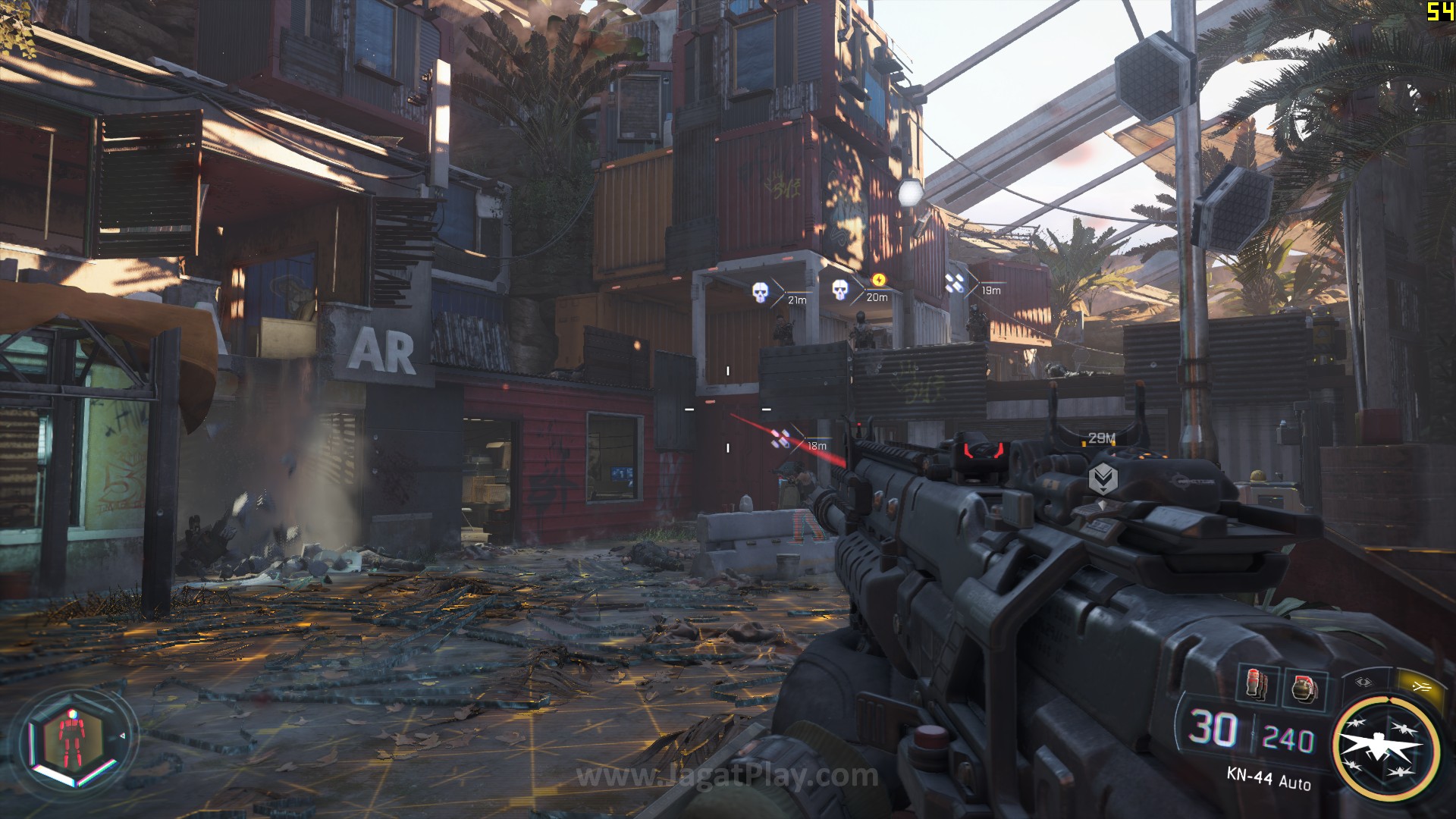Click the red soldier status hexagon
Image resolution: width=1456 pixels, height=819 pixels.
pyautogui.click(x=70, y=738)
